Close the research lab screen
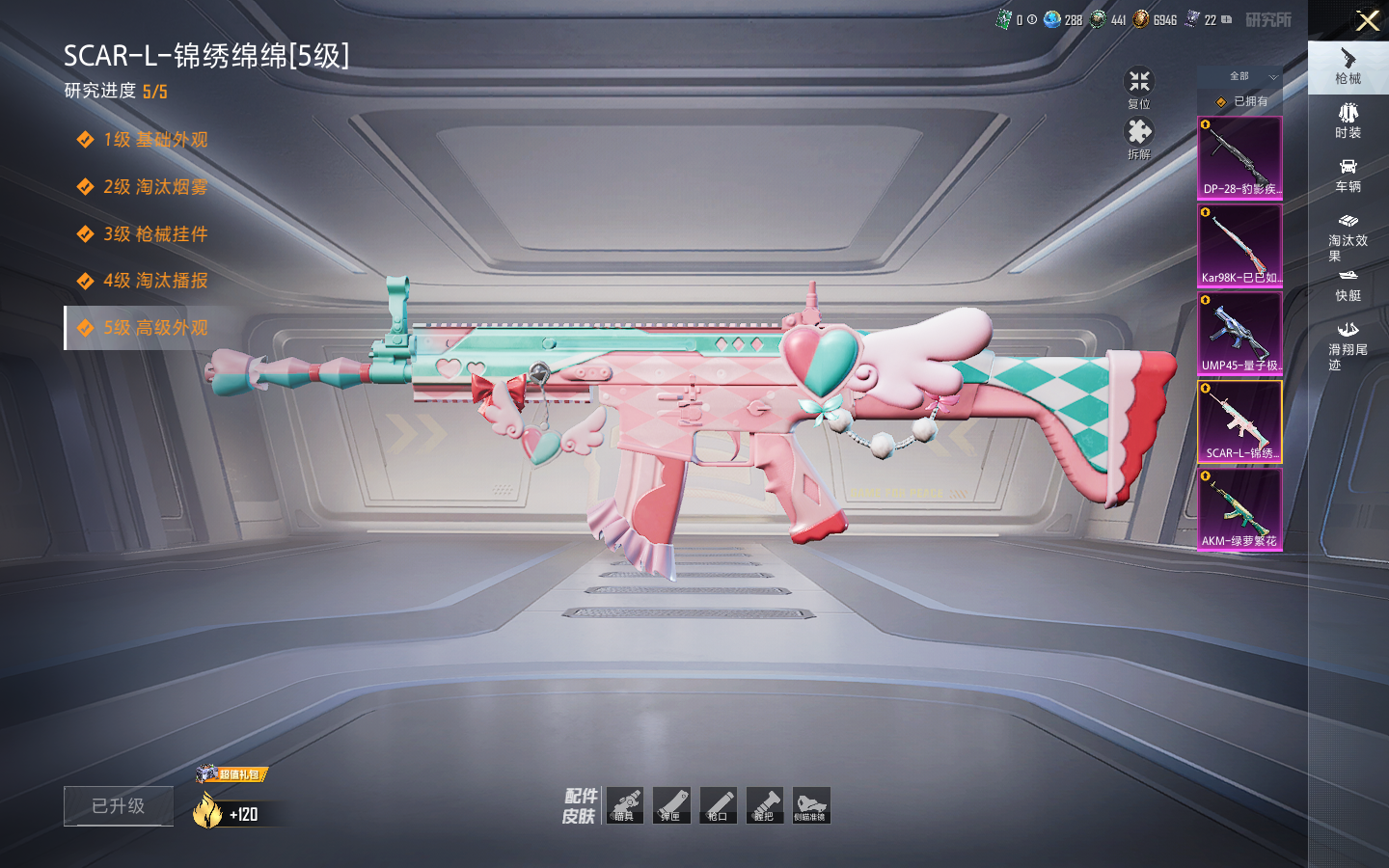 point(1367,20)
